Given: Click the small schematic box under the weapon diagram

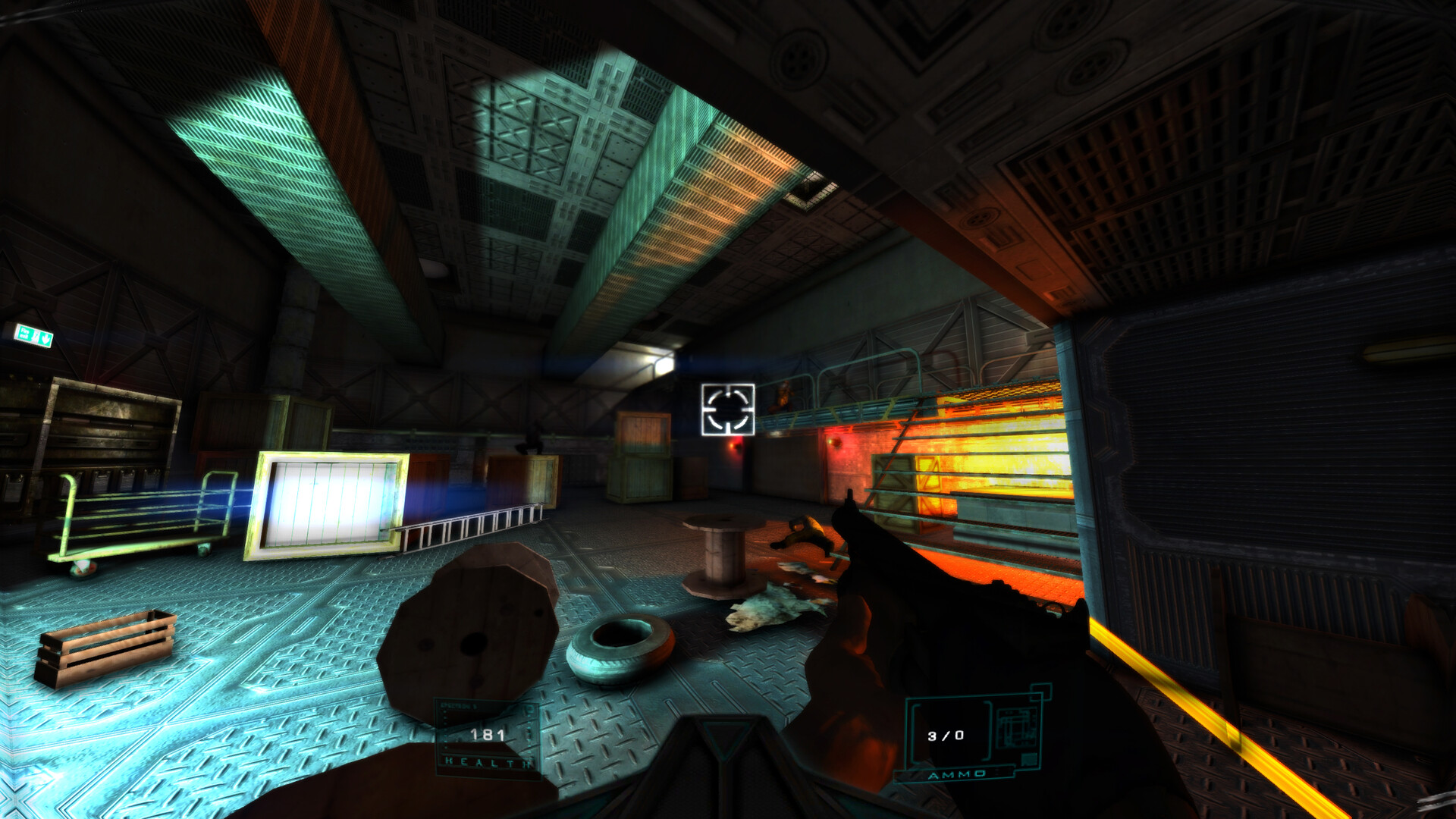Looking at the screenshot, I should 1030,761.
